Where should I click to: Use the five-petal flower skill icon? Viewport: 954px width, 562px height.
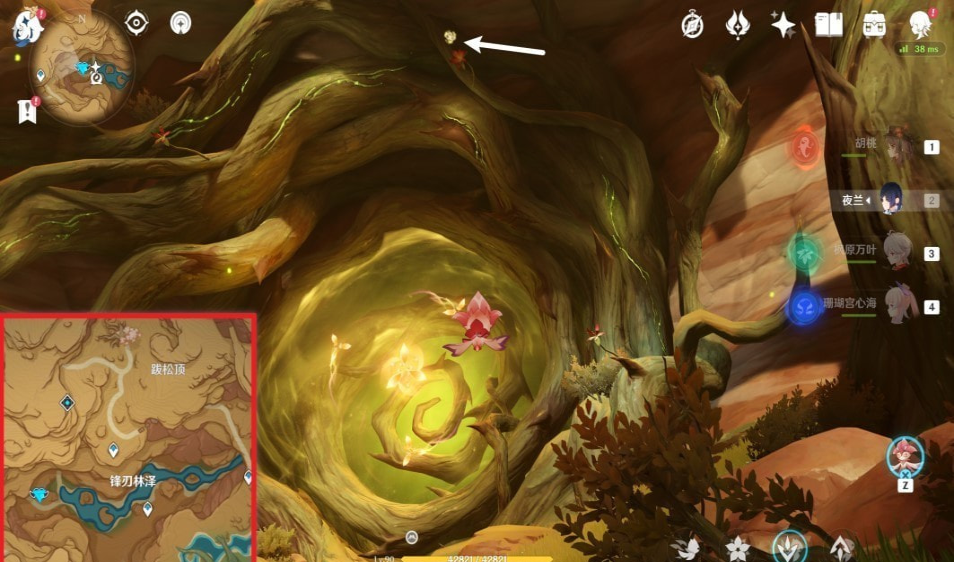coord(738,548)
